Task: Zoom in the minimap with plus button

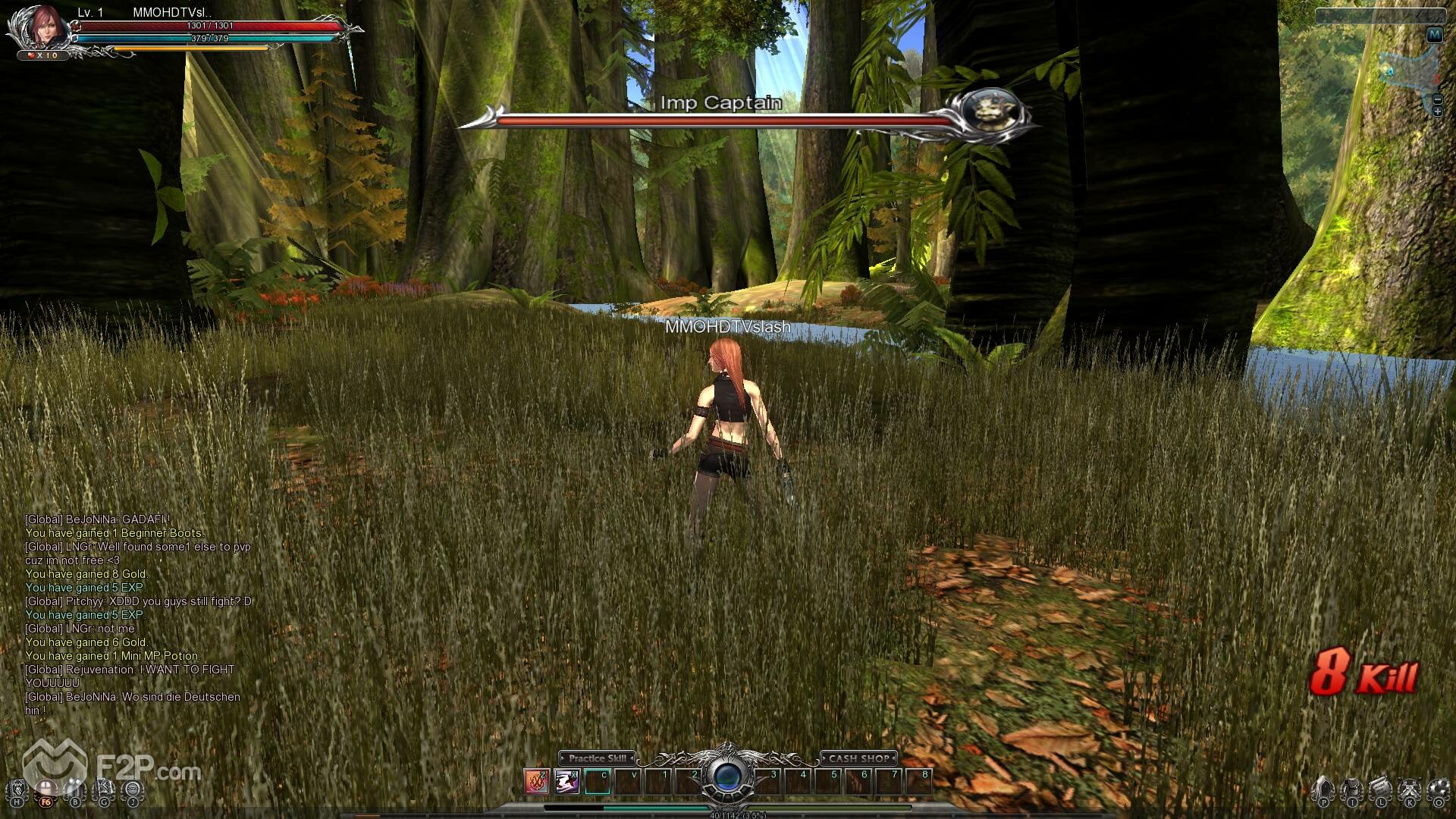Action: tap(1438, 112)
